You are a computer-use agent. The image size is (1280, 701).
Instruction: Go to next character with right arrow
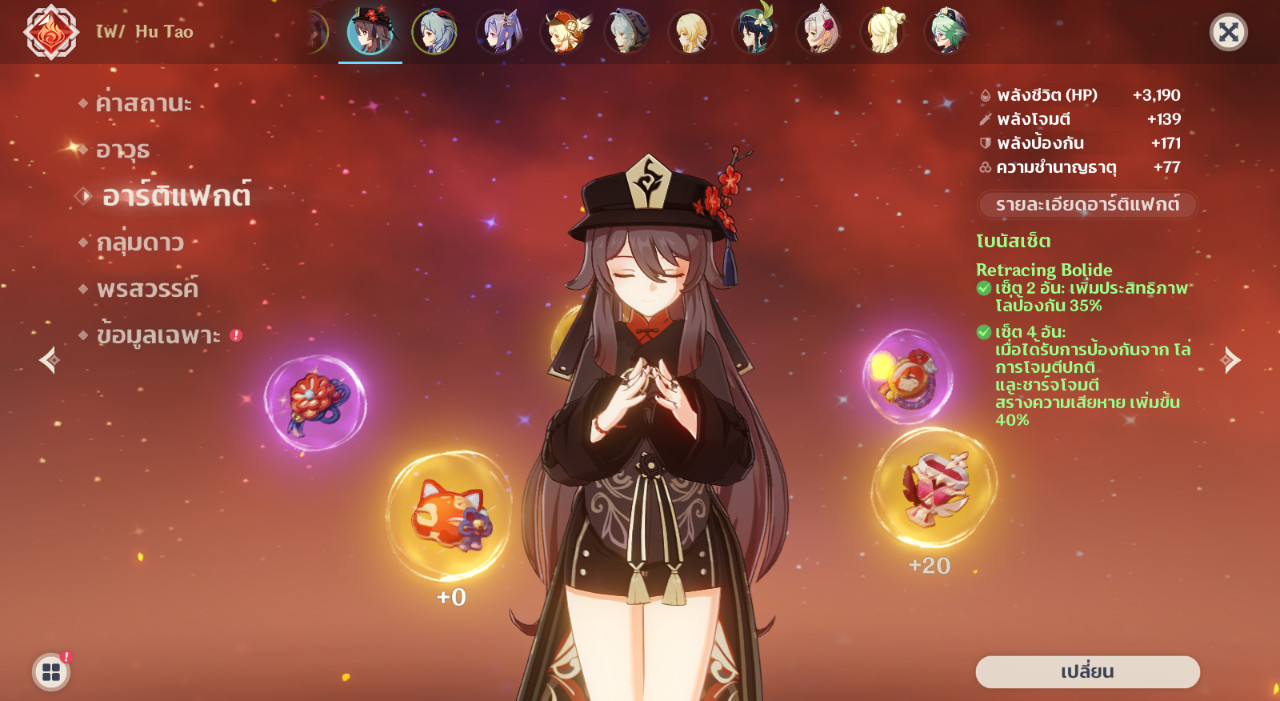[1230, 360]
